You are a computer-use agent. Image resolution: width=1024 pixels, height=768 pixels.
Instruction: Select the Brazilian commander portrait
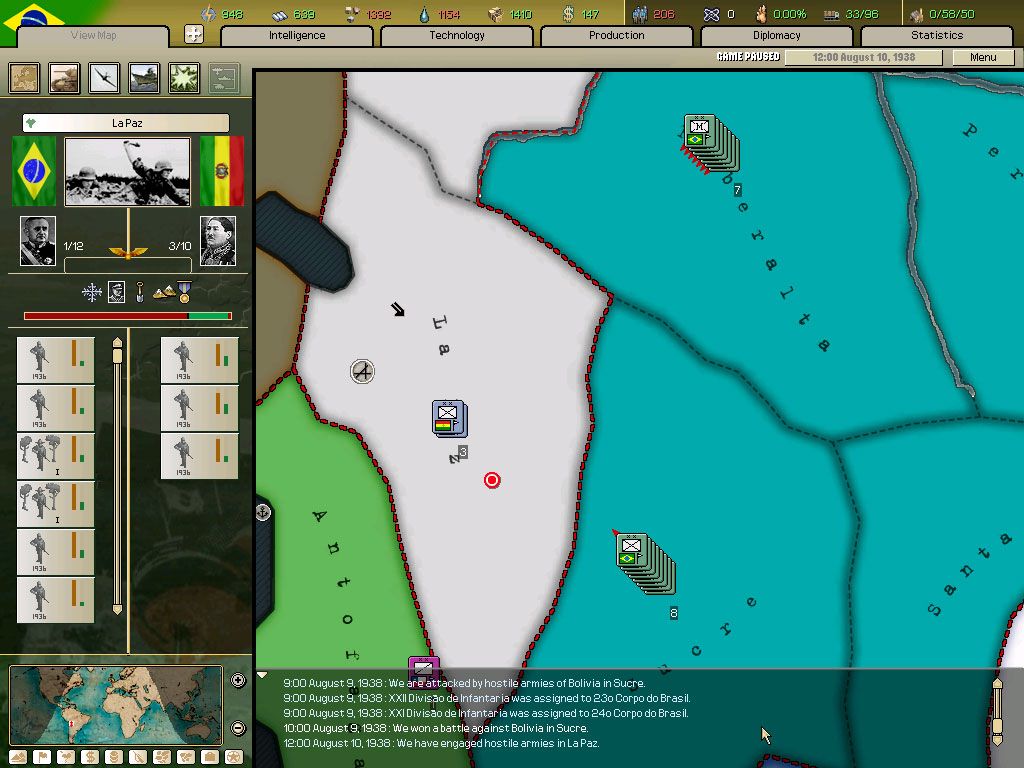(x=38, y=241)
